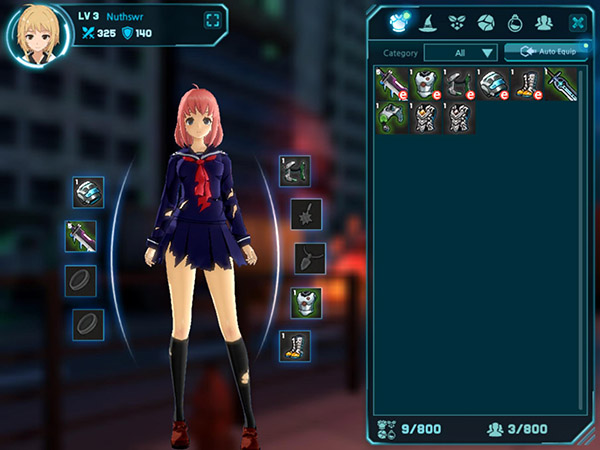The width and height of the screenshot is (600, 450).
Task: Select the blue helmet in inventory
Action: point(494,84)
